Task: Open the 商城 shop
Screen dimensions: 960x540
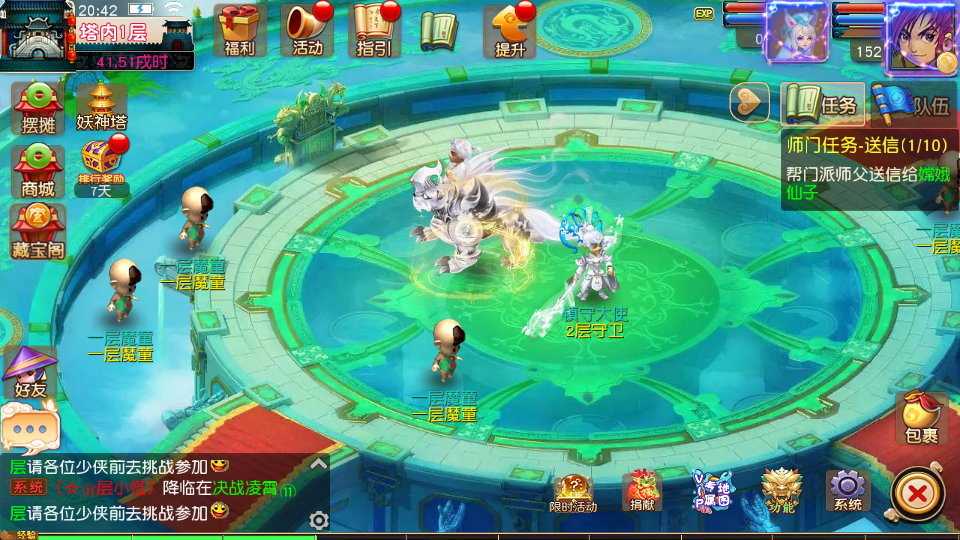Action: click(38, 170)
